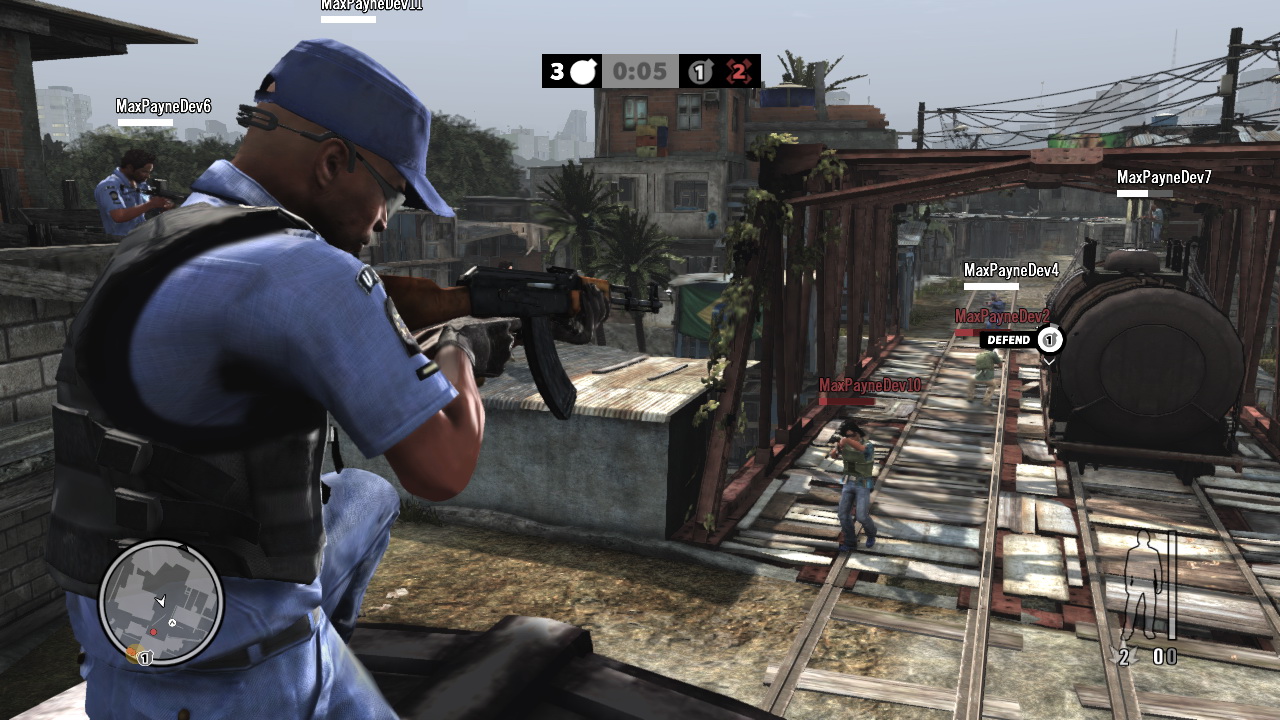The image size is (1280, 720).
Task: Select the red MaxPayneDev10 enemy name tag
Action: 870,385
